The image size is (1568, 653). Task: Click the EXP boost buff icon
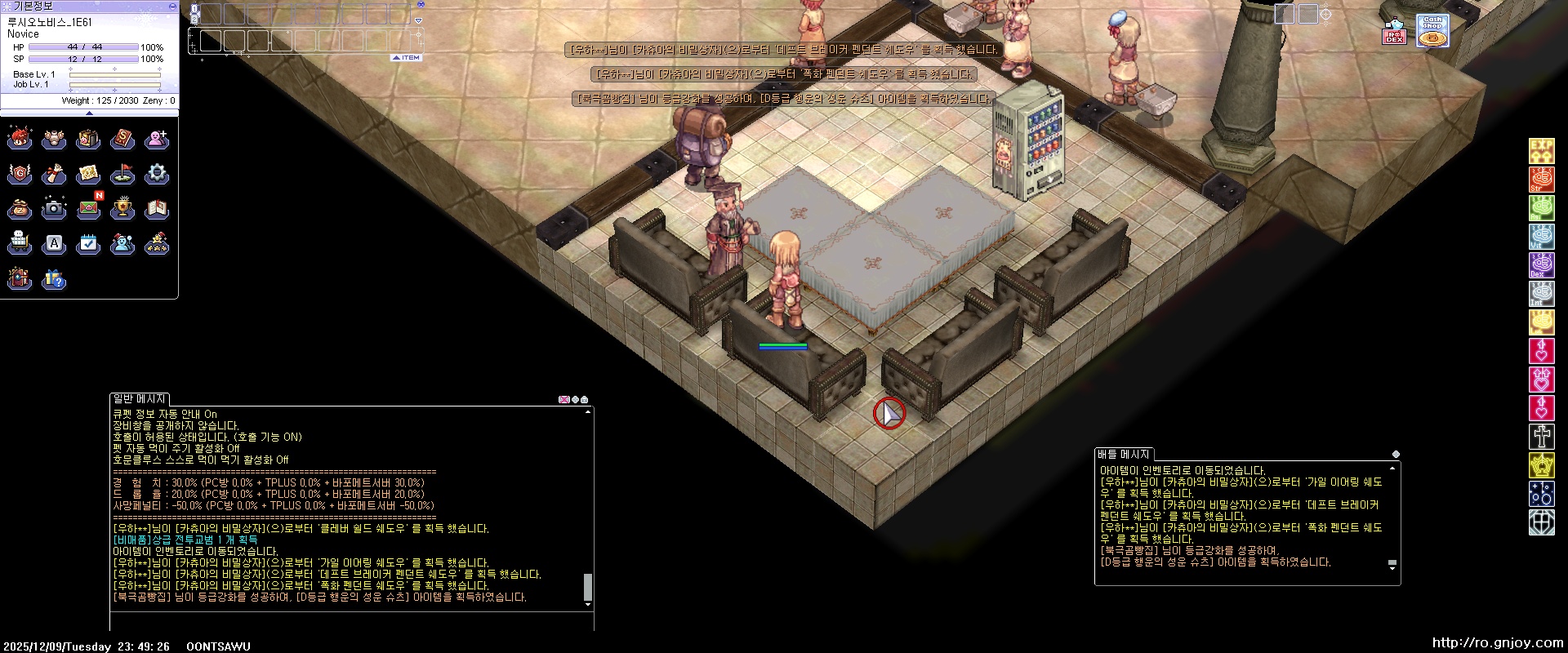tap(1541, 151)
